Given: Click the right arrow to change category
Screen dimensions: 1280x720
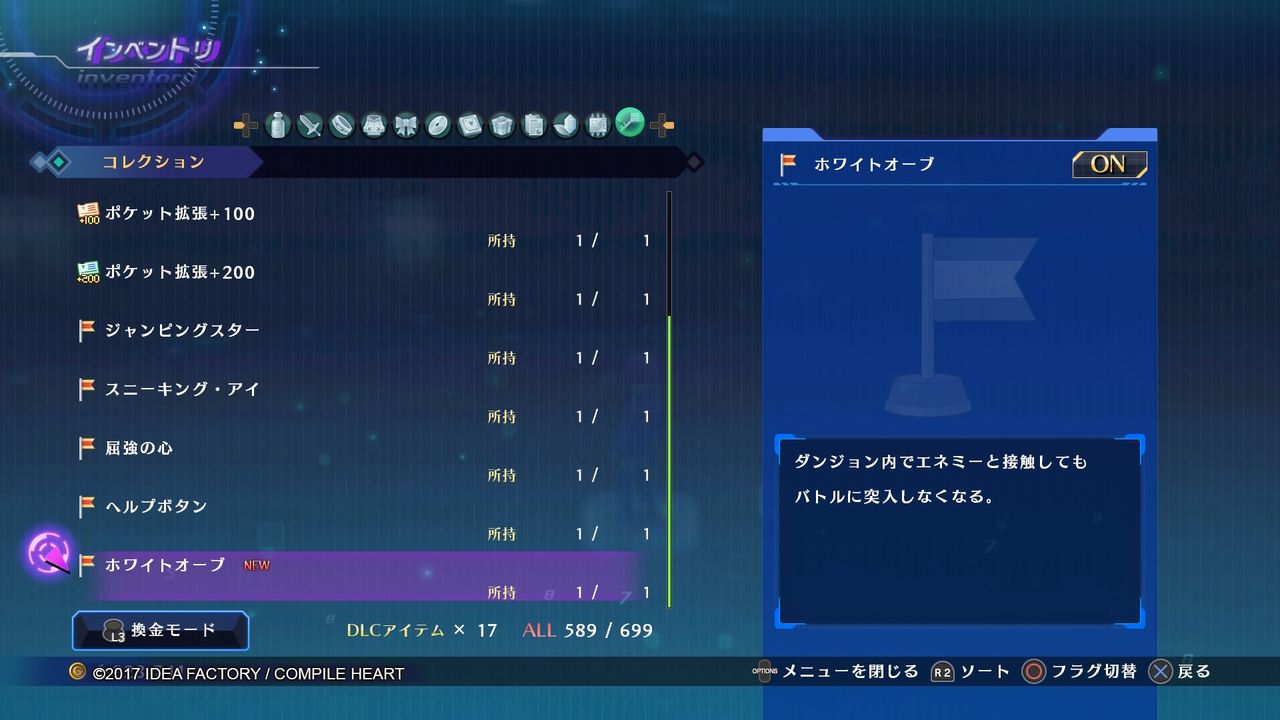Looking at the screenshot, I should [x=662, y=125].
